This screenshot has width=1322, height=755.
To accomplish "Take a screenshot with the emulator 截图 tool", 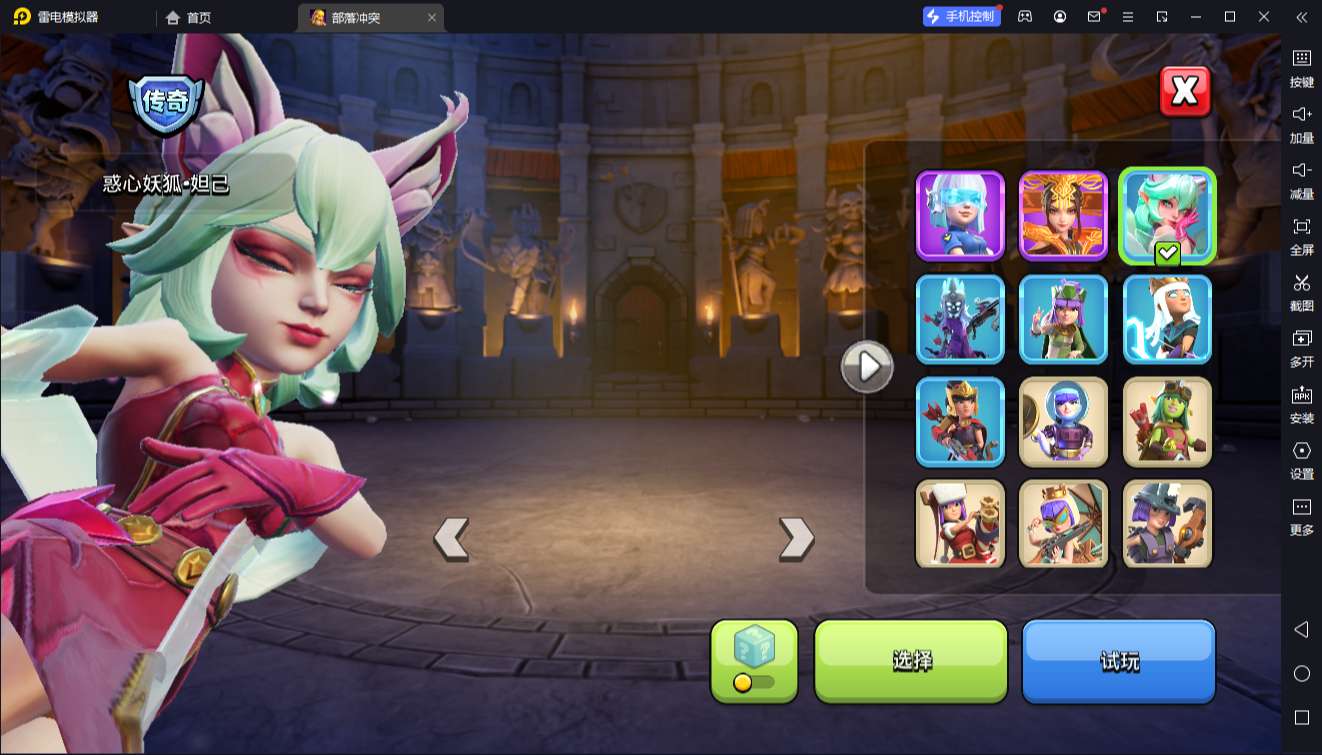I will (1301, 291).
